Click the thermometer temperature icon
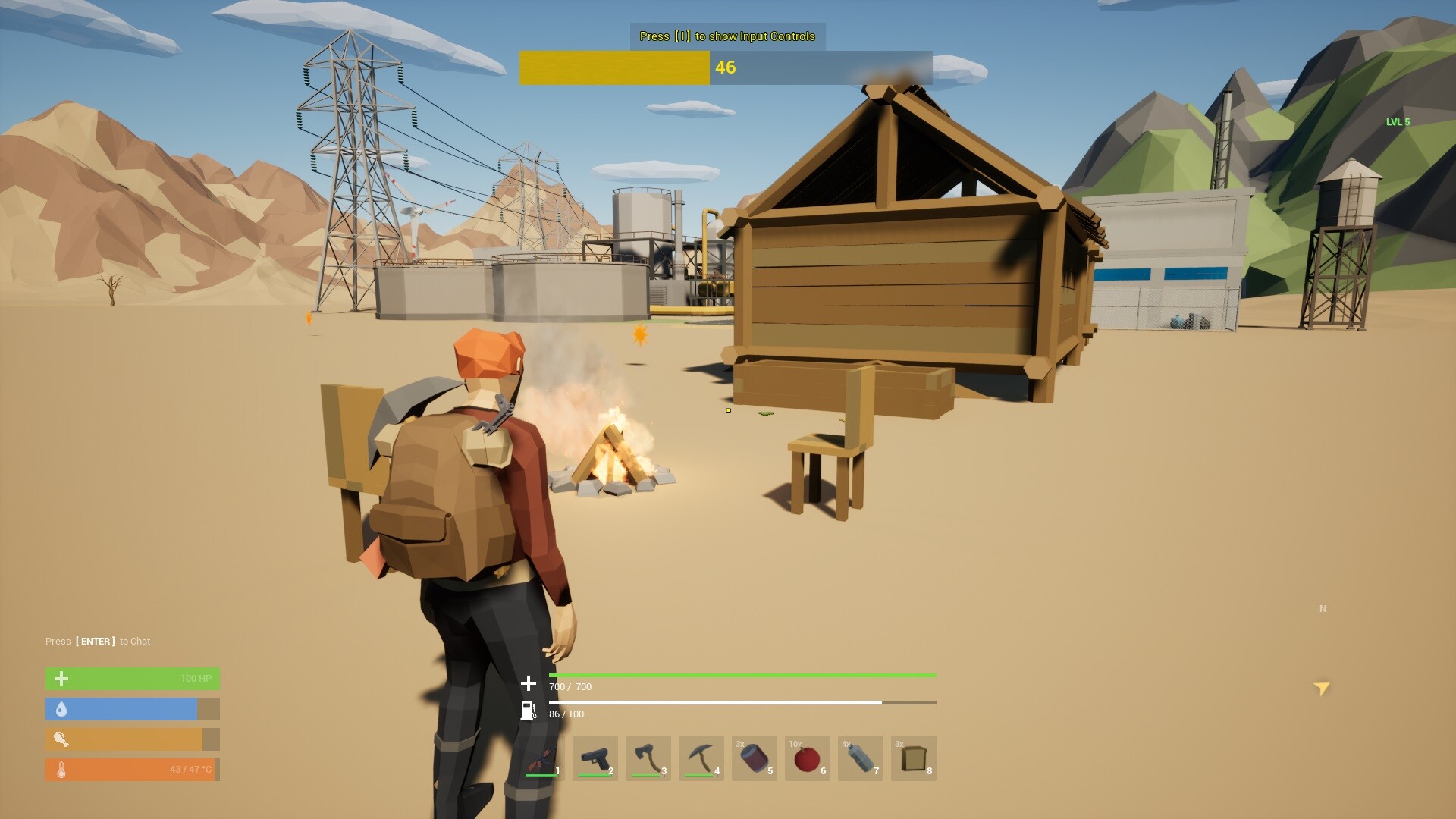 [x=61, y=769]
